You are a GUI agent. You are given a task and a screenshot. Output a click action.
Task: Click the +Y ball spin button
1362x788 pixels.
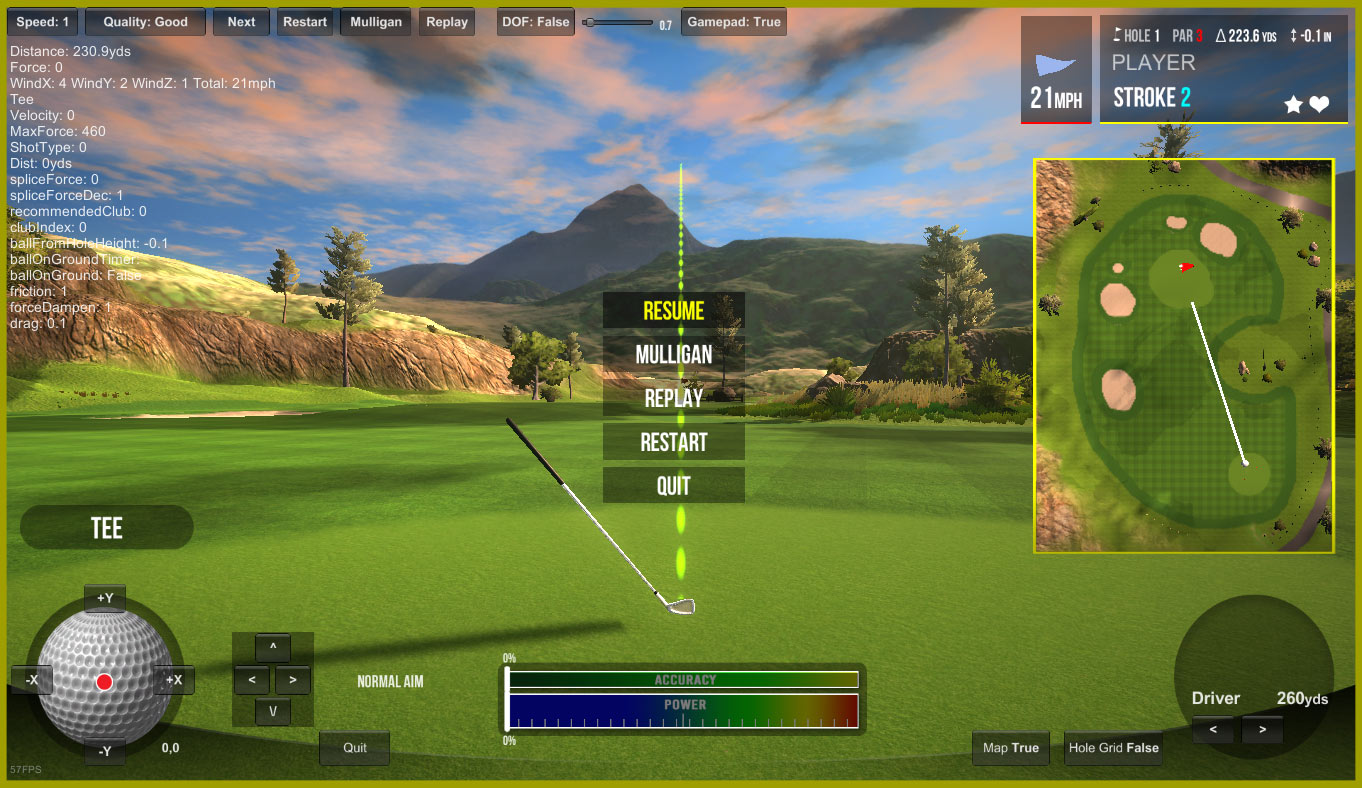coord(105,599)
